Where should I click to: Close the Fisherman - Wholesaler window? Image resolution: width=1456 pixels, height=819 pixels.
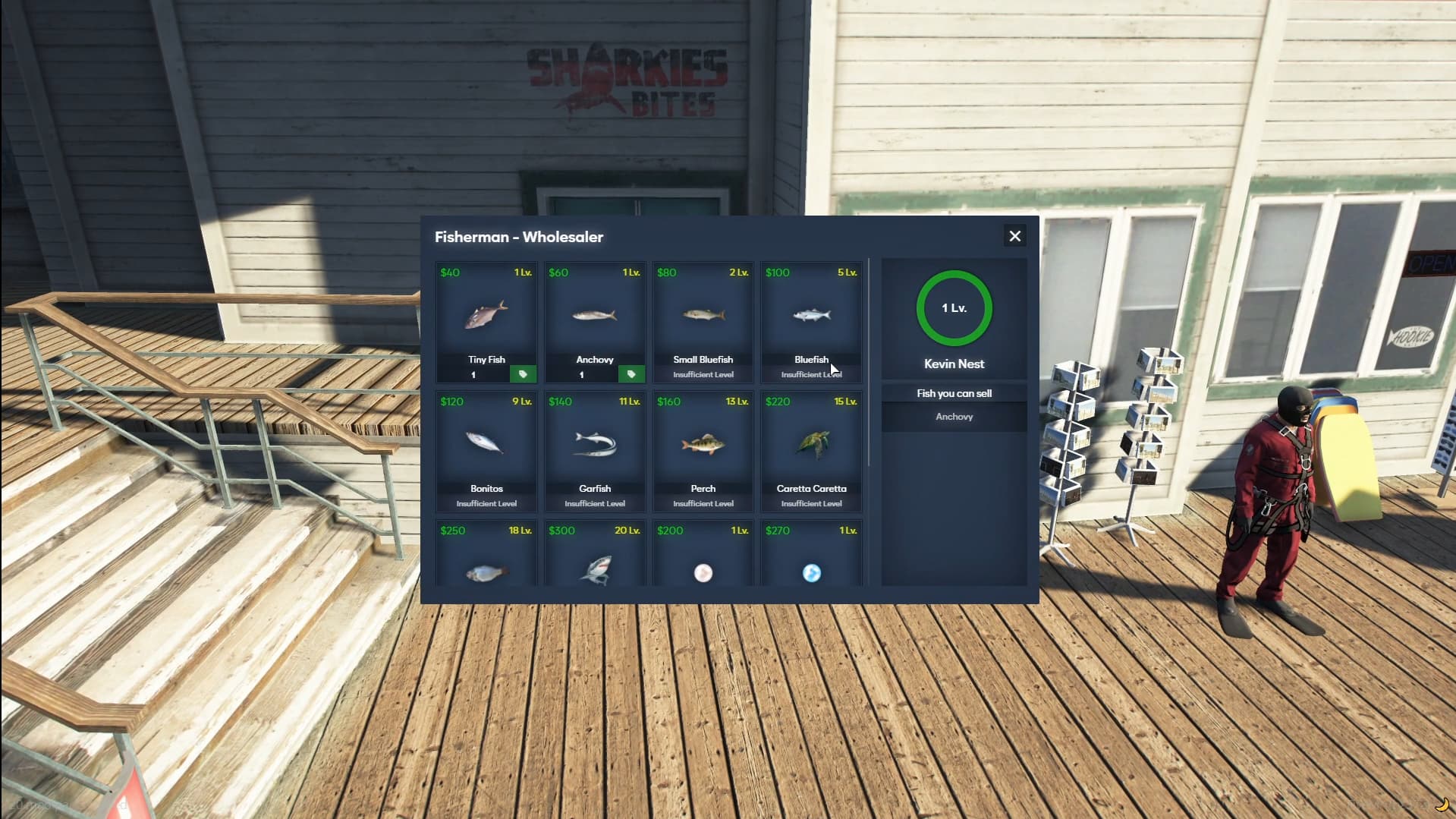[1015, 236]
